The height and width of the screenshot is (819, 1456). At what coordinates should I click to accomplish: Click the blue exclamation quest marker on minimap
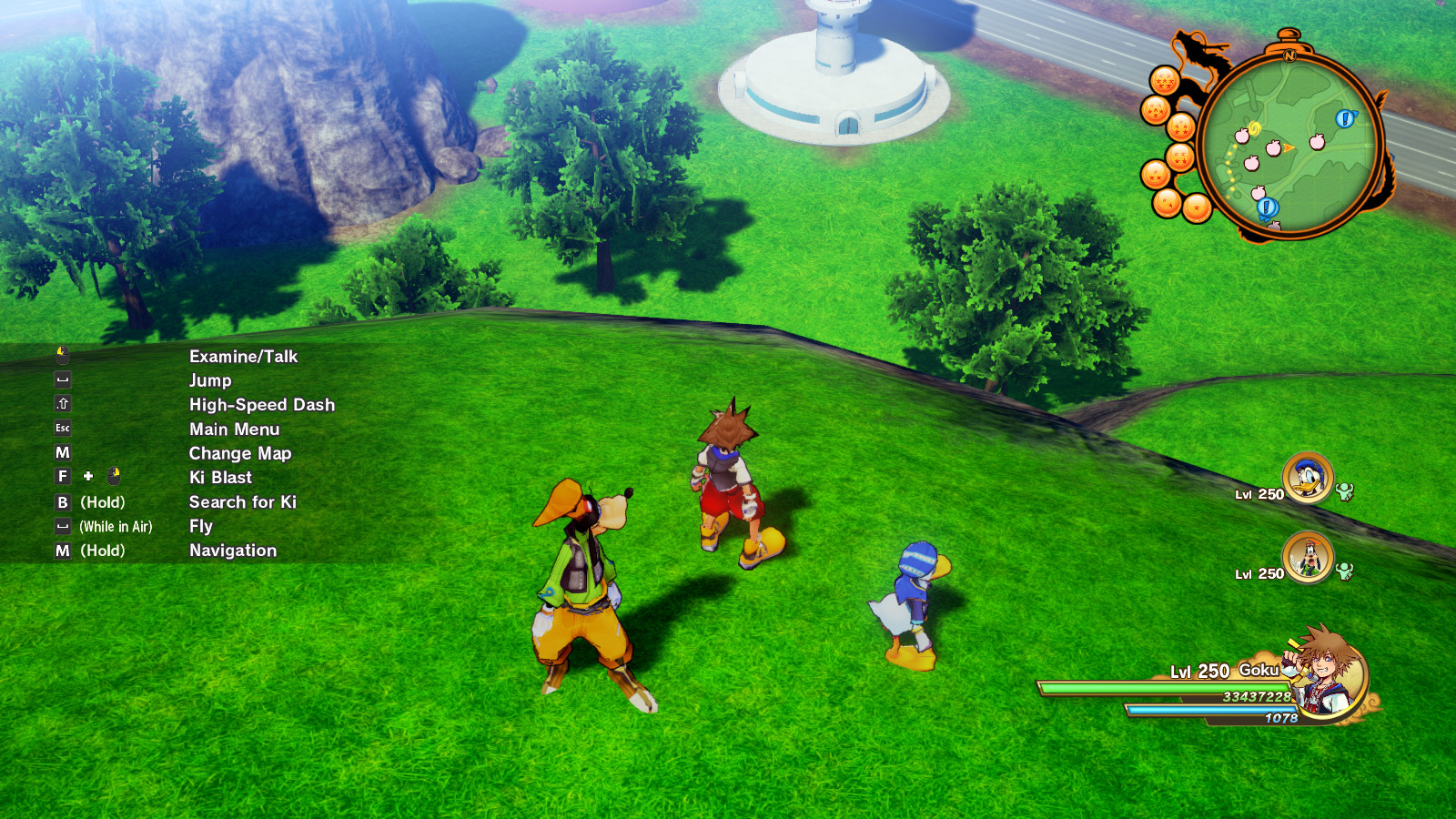1345,118
